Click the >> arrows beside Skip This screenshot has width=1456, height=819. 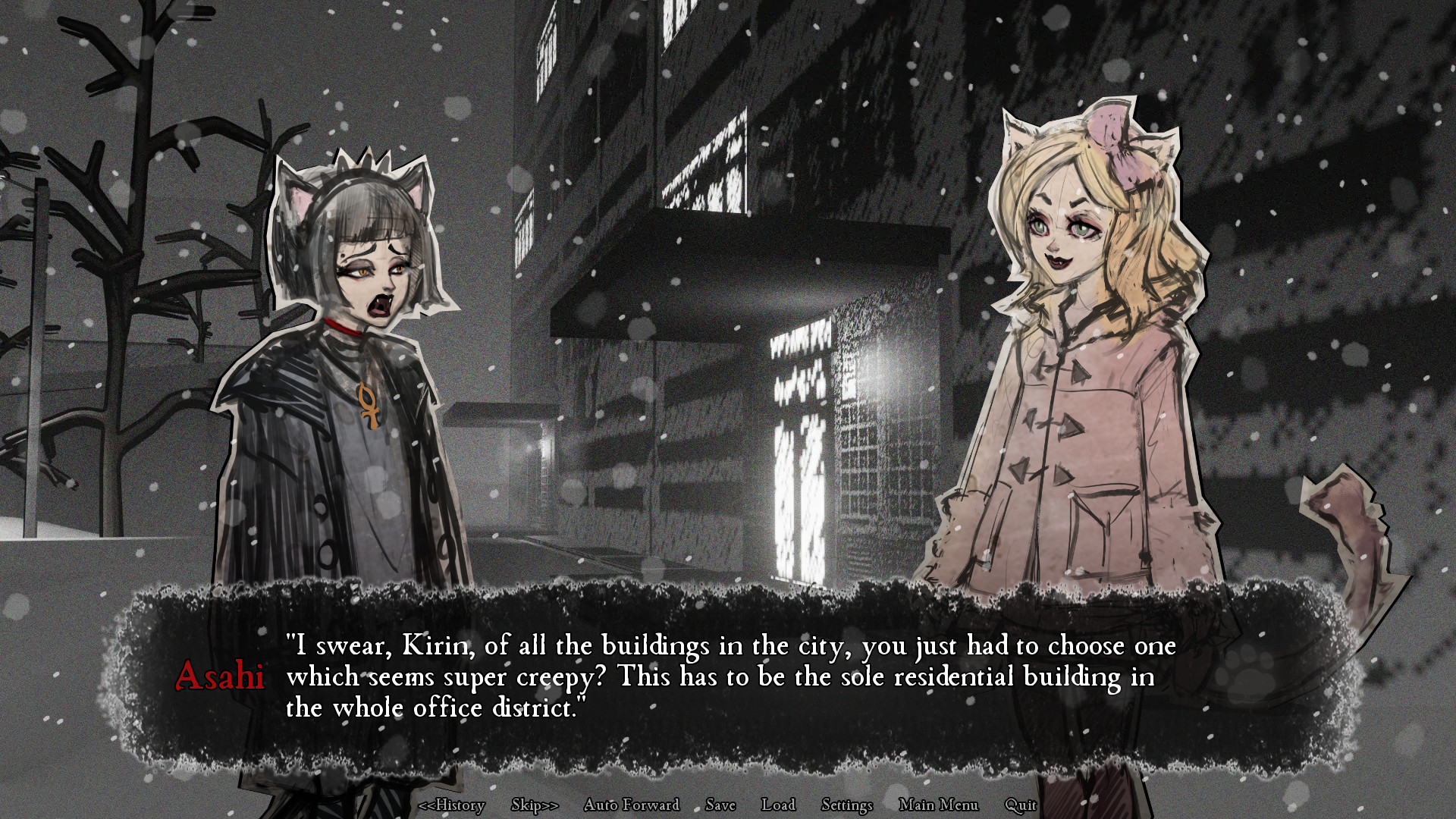(x=548, y=805)
